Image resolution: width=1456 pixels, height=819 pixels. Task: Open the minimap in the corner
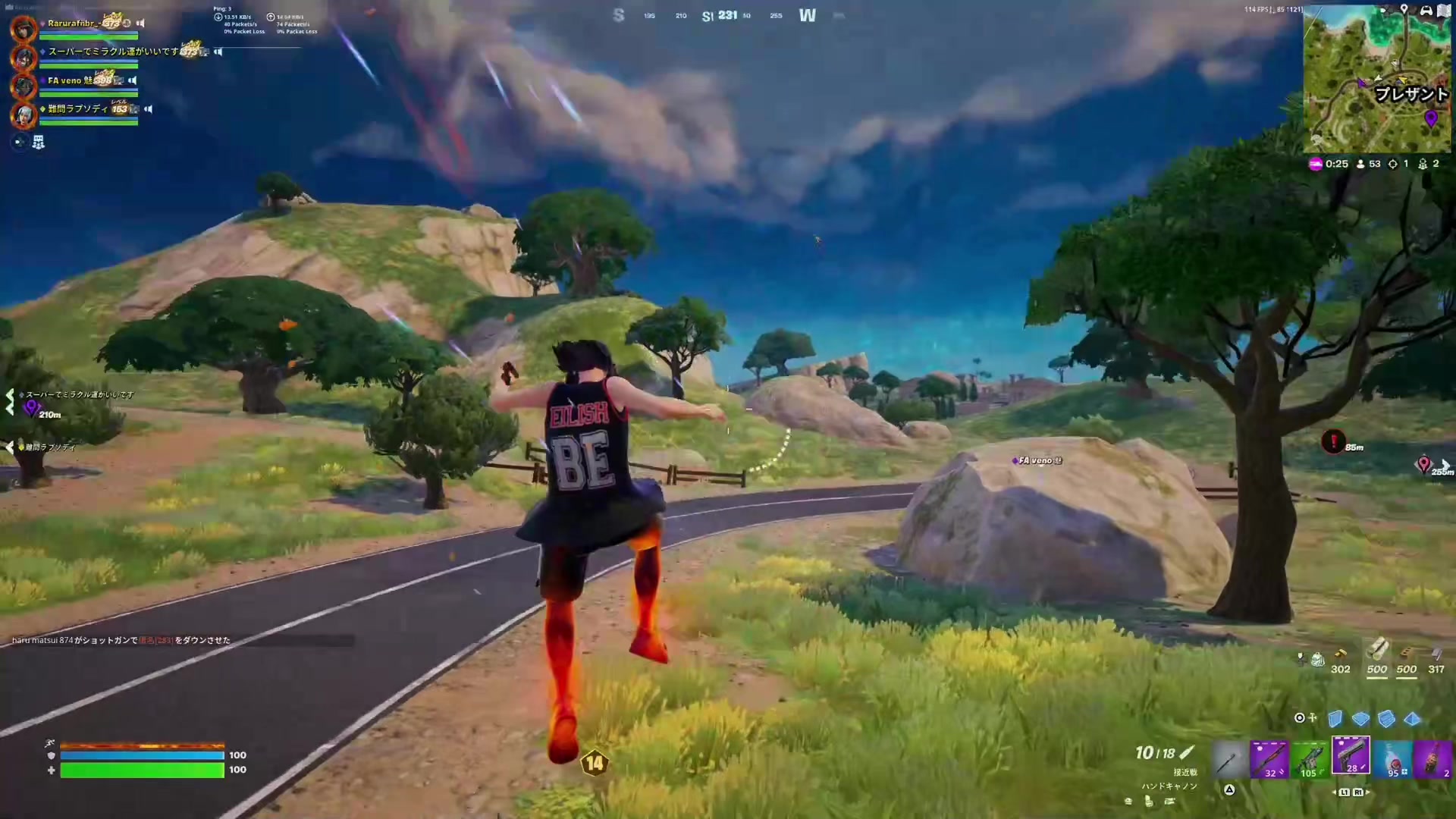pos(1376,78)
